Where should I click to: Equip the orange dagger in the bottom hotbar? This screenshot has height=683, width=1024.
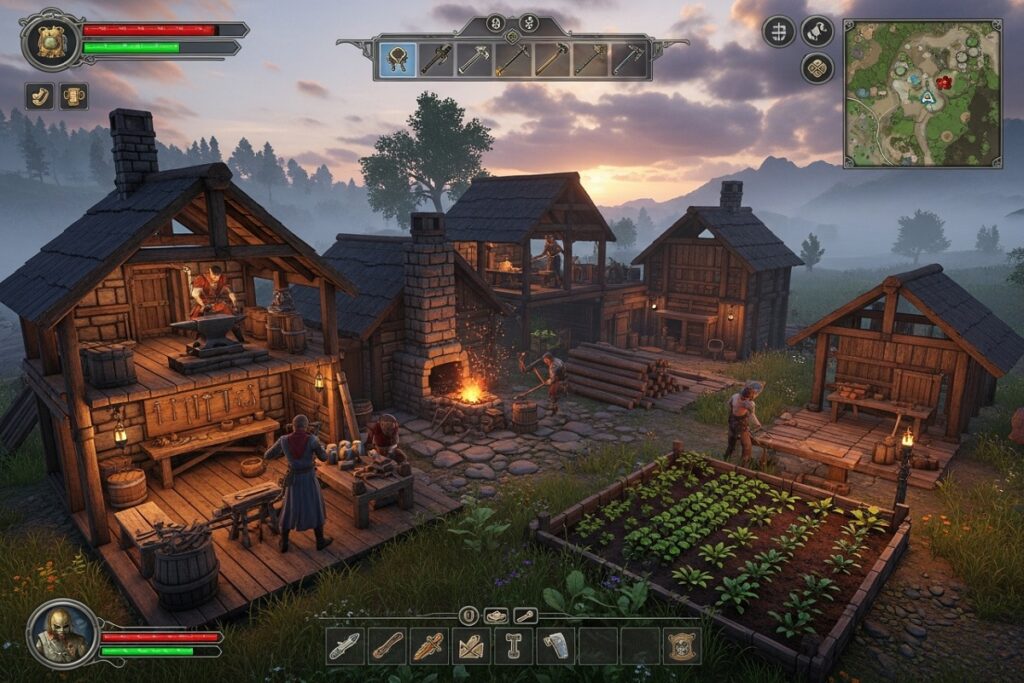429,646
